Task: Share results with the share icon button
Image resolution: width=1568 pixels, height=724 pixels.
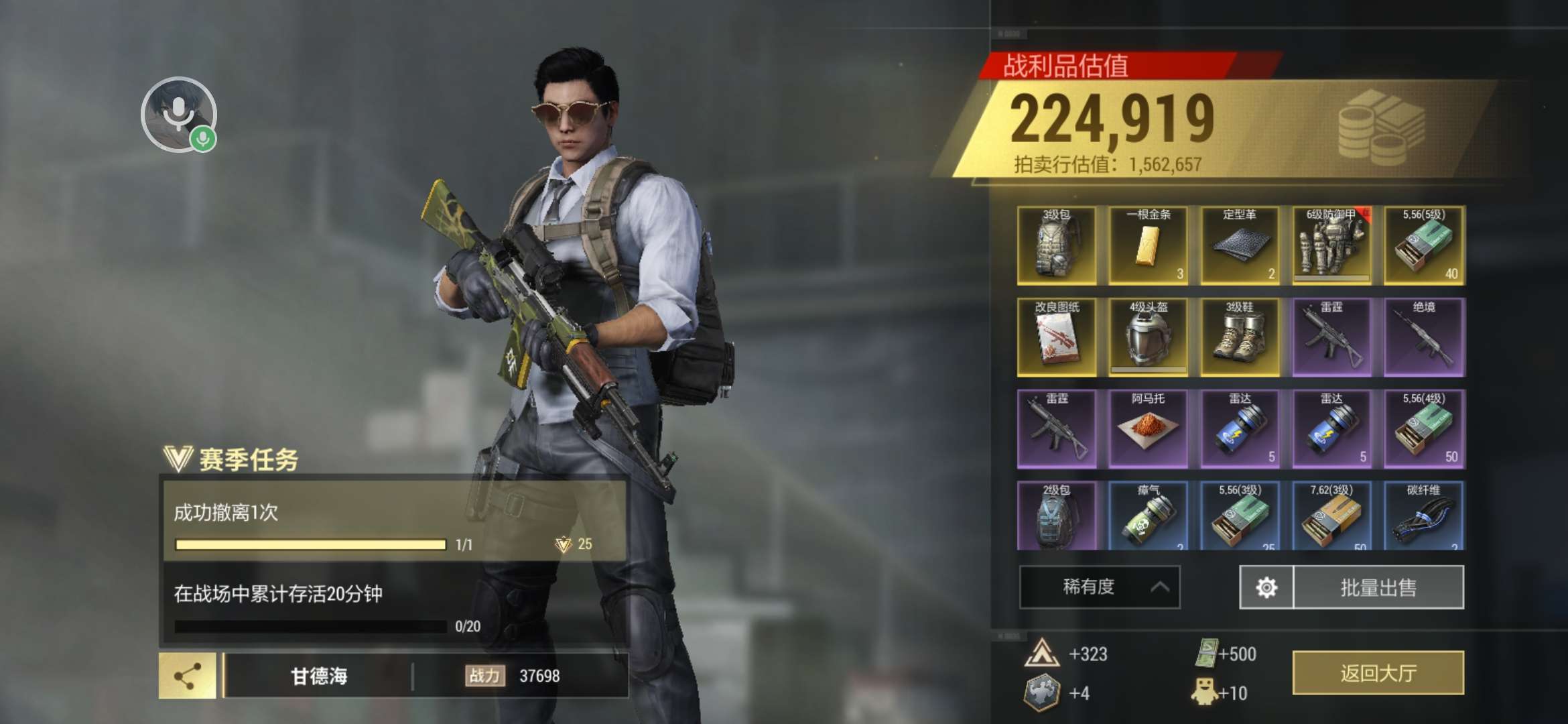Action: pyautogui.click(x=188, y=676)
